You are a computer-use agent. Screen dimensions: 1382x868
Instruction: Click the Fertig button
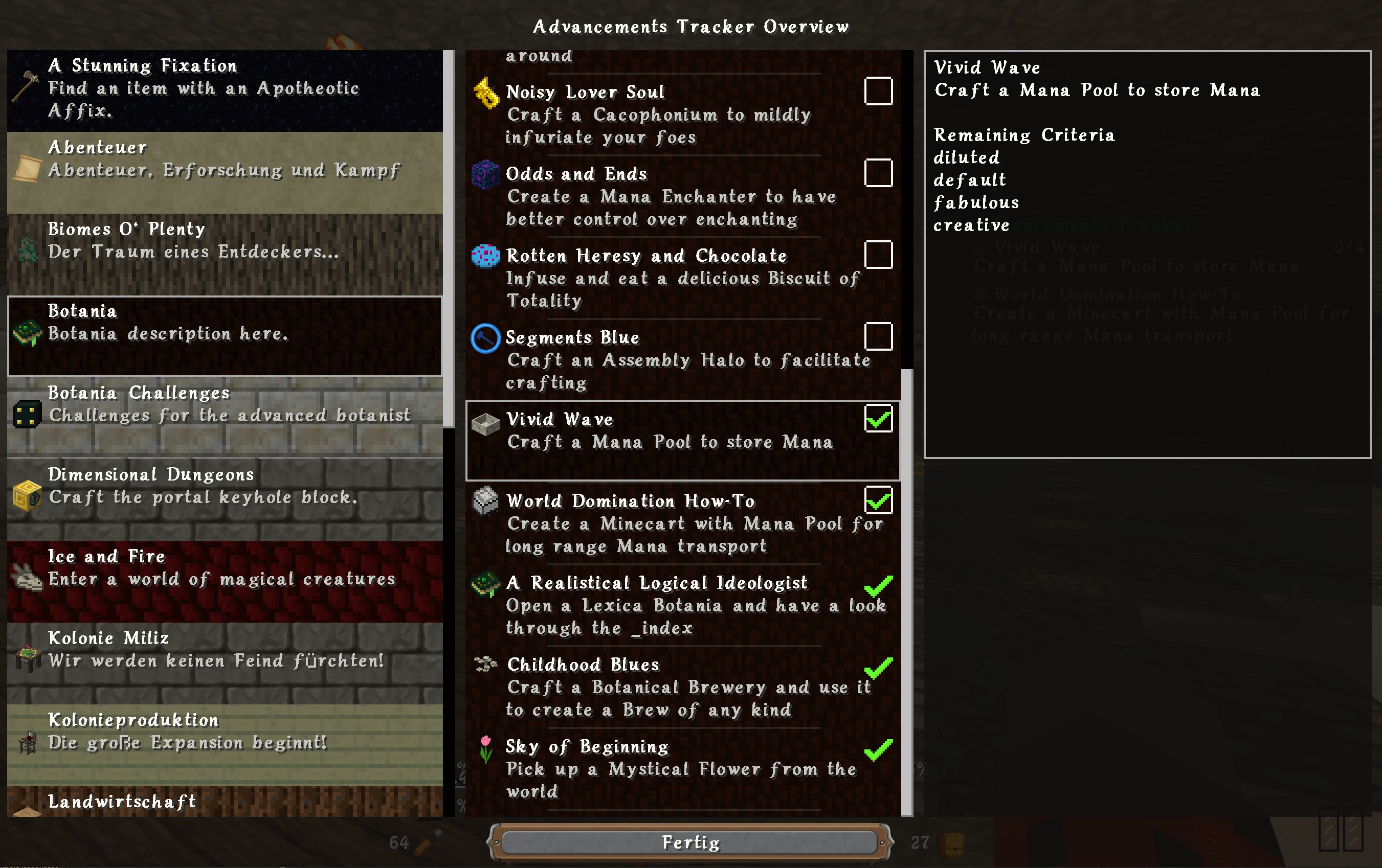[690, 842]
